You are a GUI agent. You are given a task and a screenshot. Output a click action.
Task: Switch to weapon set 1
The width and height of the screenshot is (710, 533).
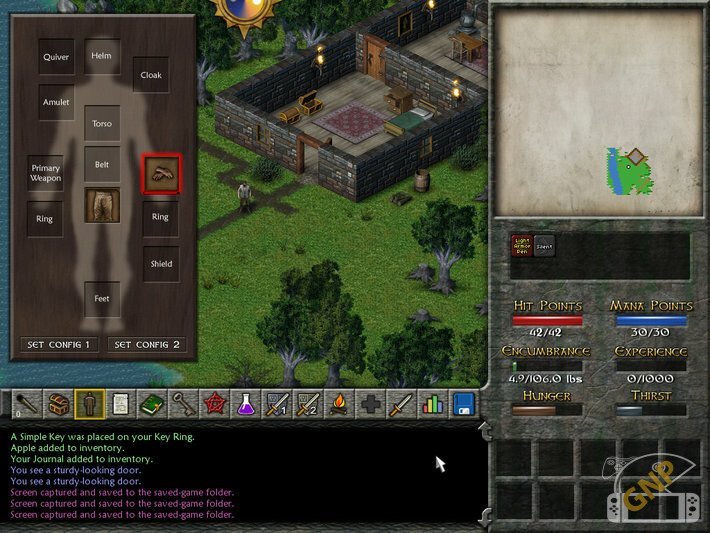click(x=275, y=404)
